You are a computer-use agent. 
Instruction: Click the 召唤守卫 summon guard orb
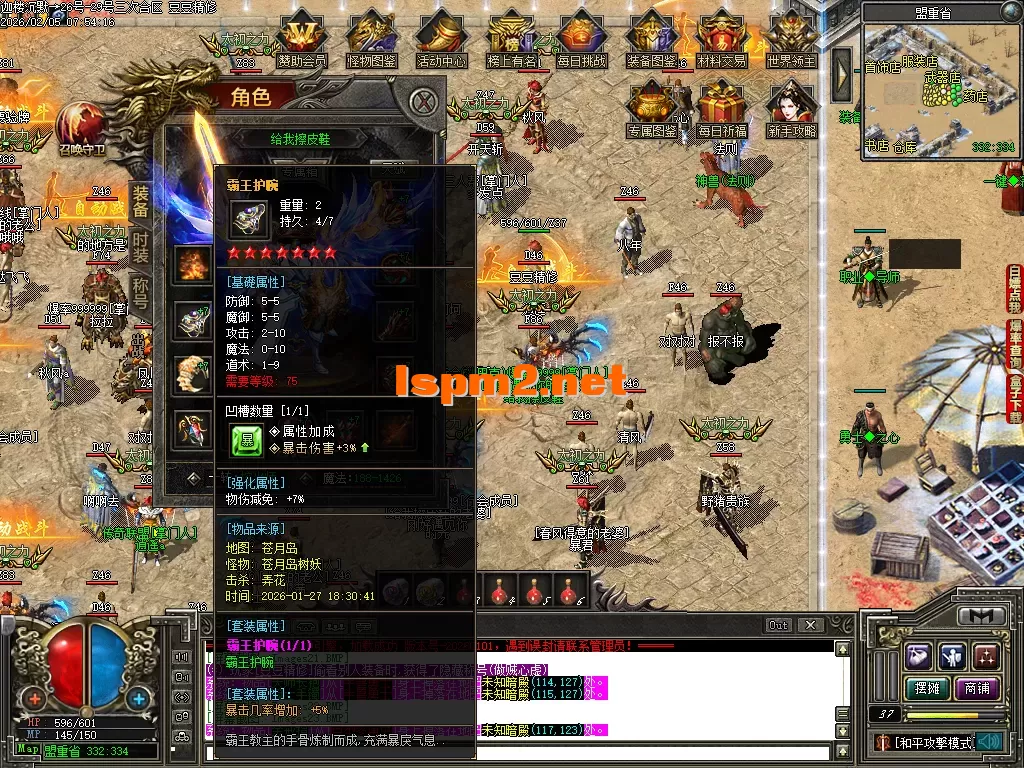80,127
